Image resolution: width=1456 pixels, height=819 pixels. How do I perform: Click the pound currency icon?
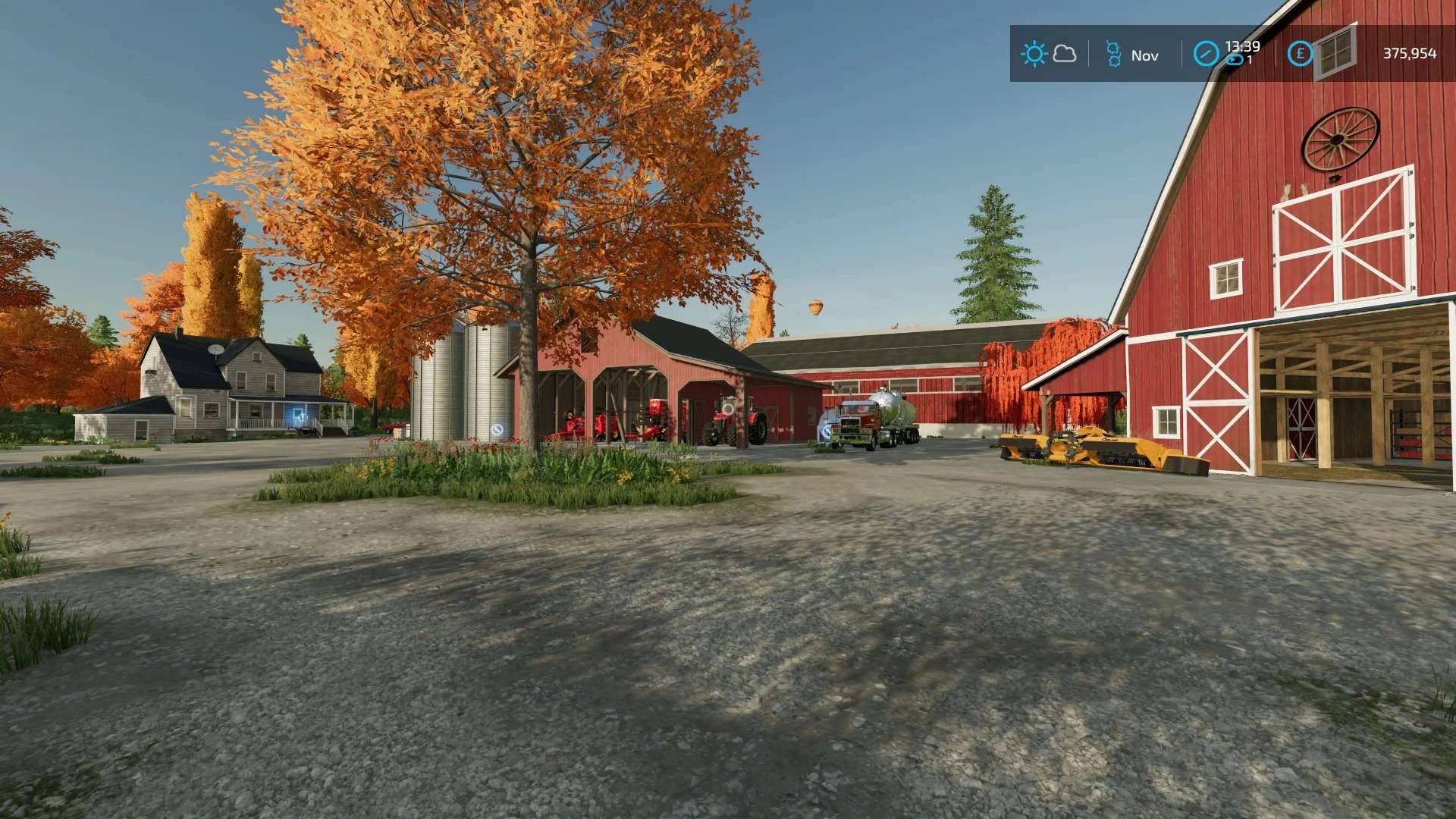(1300, 54)
